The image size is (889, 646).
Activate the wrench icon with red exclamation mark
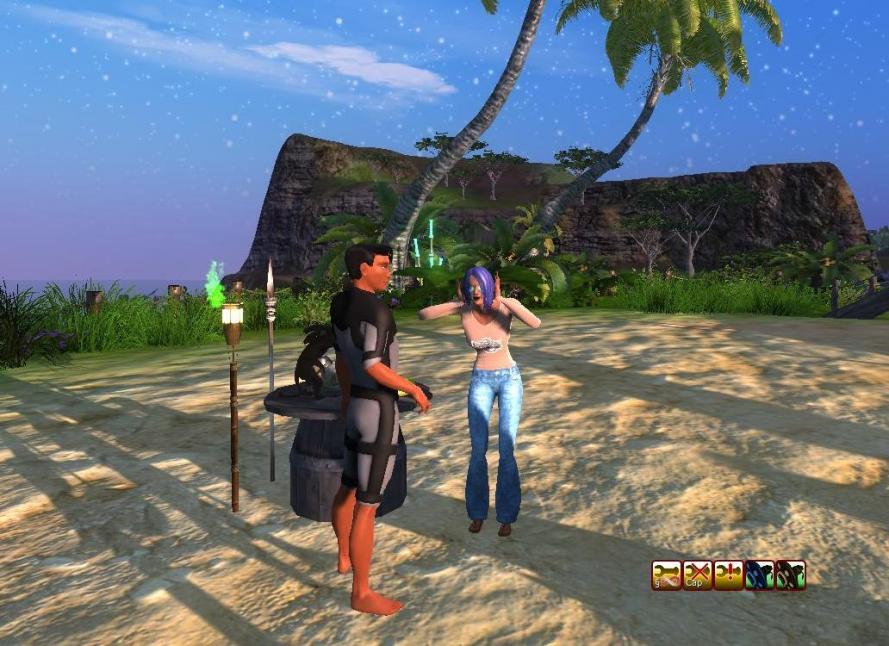tap(728, 575)
